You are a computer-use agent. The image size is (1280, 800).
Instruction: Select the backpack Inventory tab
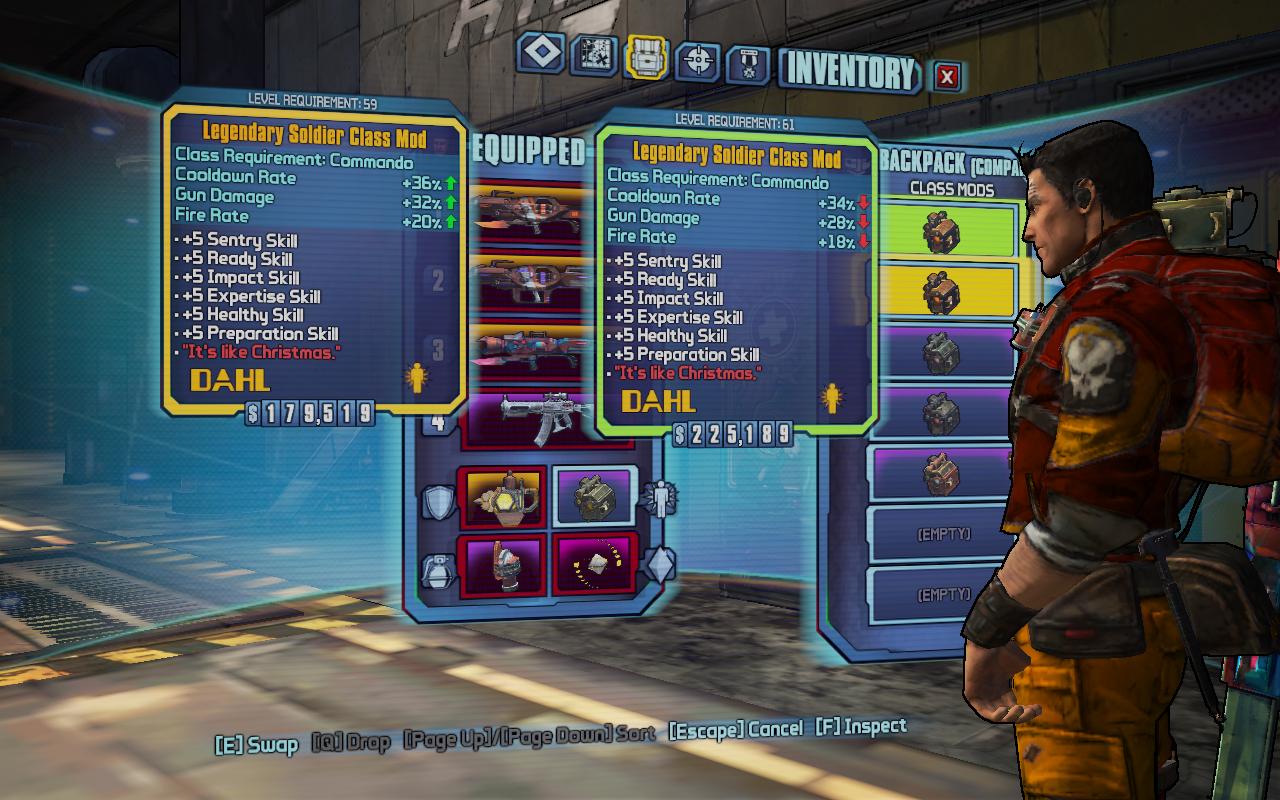pyautogui.click(x=646, y=56)
